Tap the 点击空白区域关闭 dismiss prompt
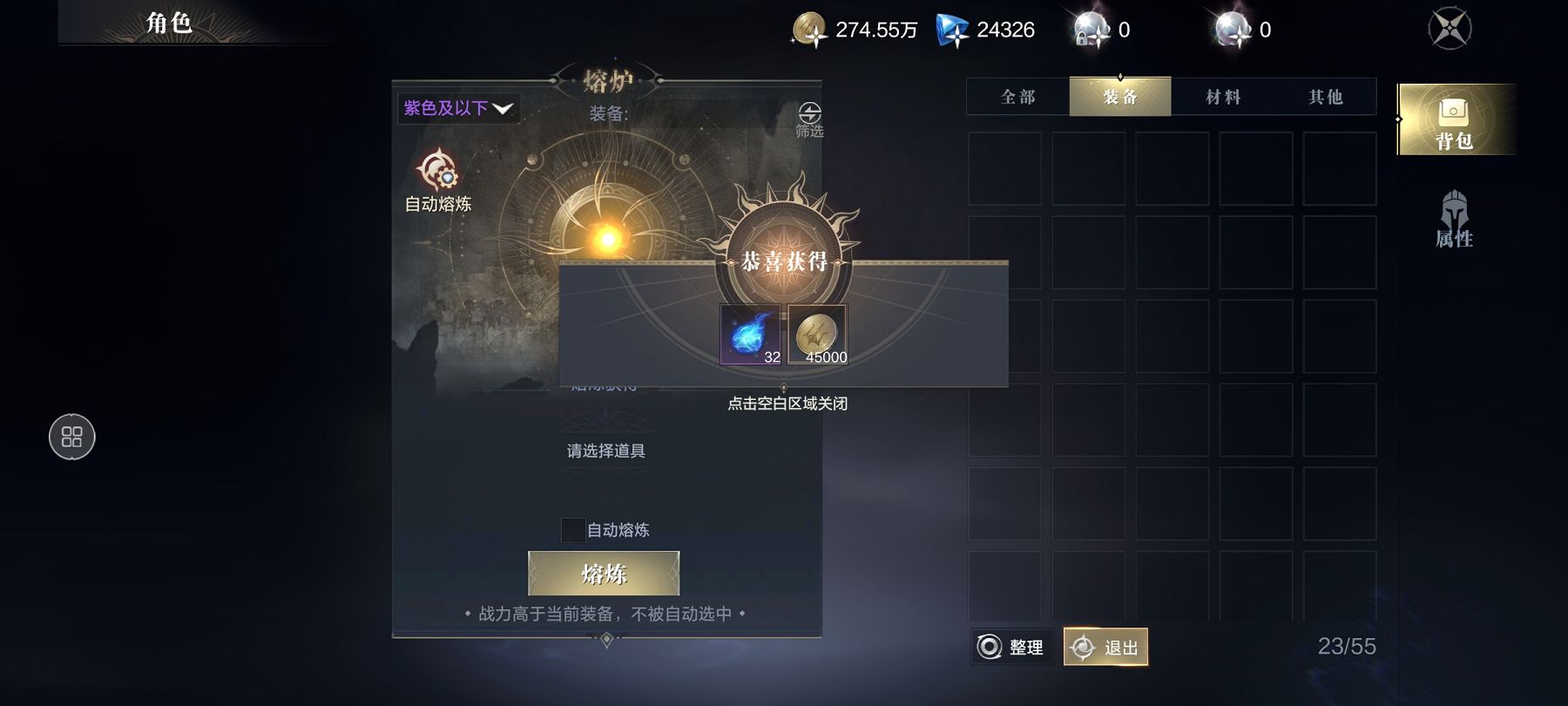Viewport: 1568px width, 706px height. click(787, 404)
